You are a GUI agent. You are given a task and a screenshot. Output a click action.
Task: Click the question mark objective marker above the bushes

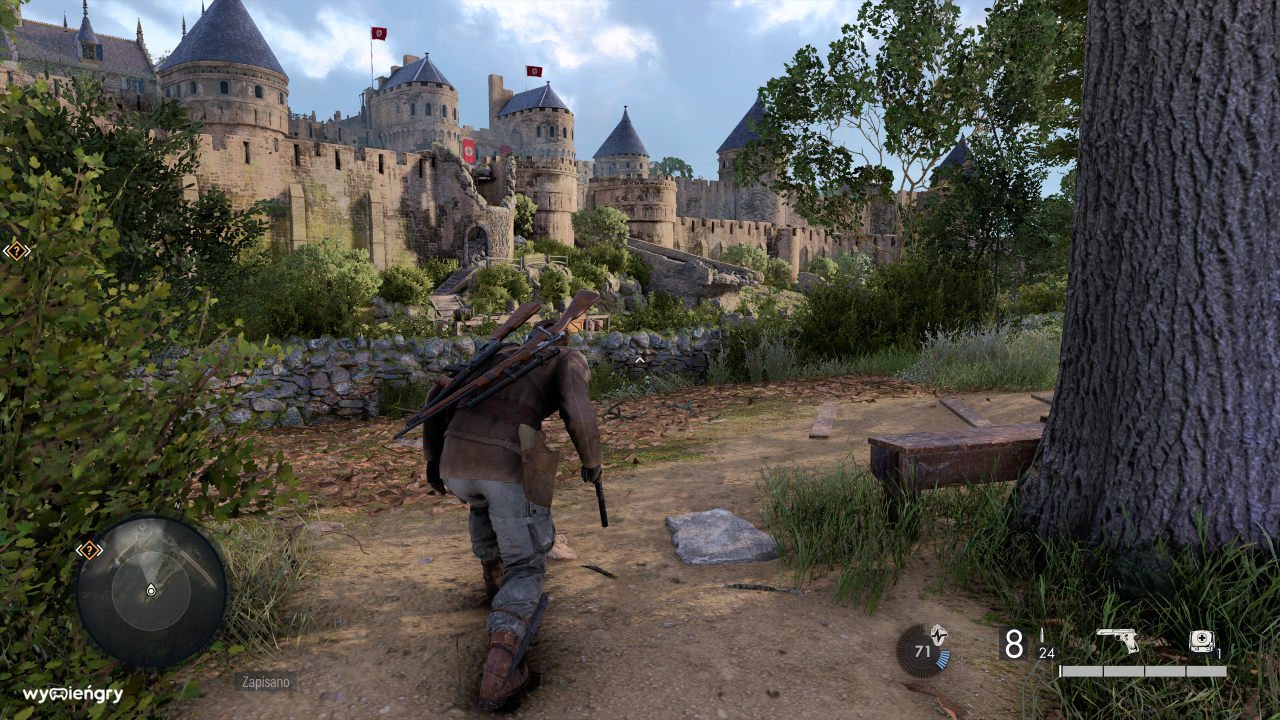coord(17,250)
